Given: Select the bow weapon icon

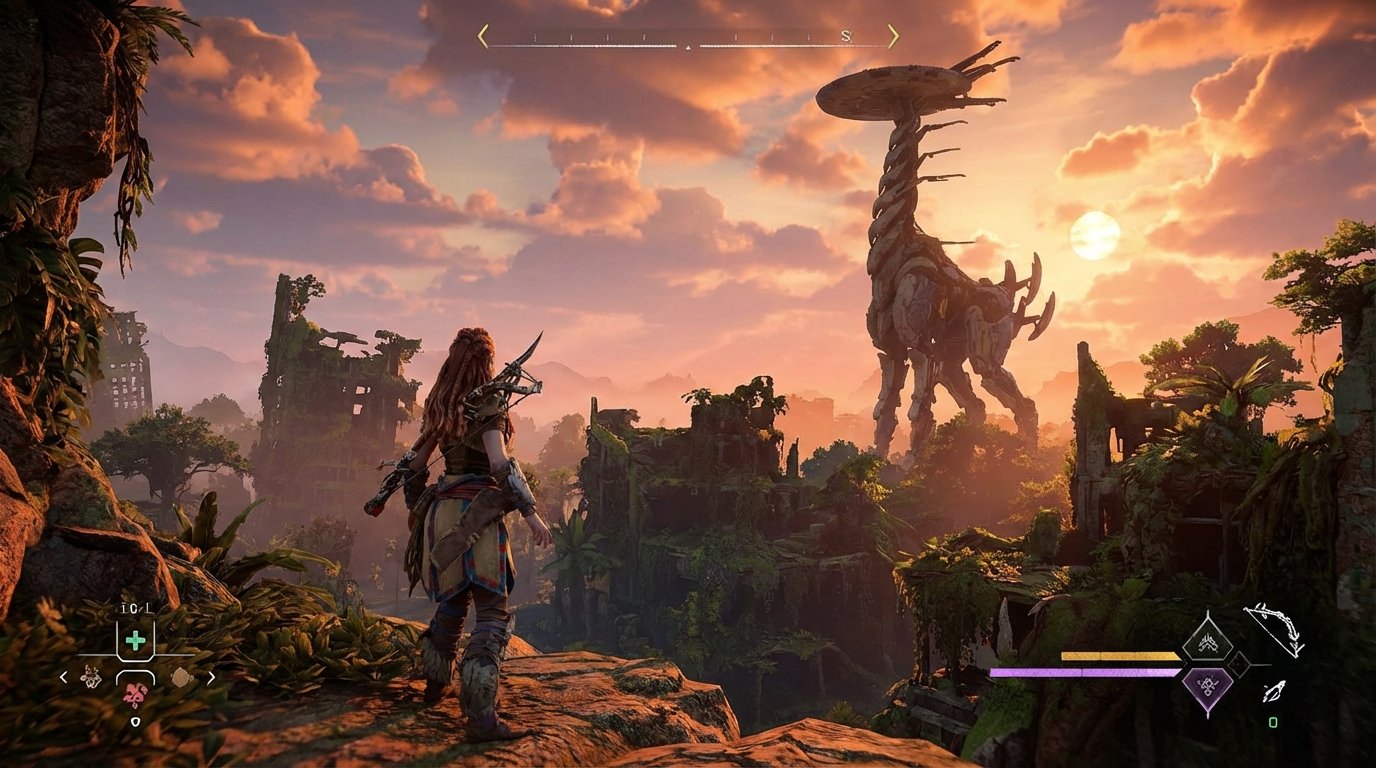Looking at the screenshot, I should point(1273,629).
